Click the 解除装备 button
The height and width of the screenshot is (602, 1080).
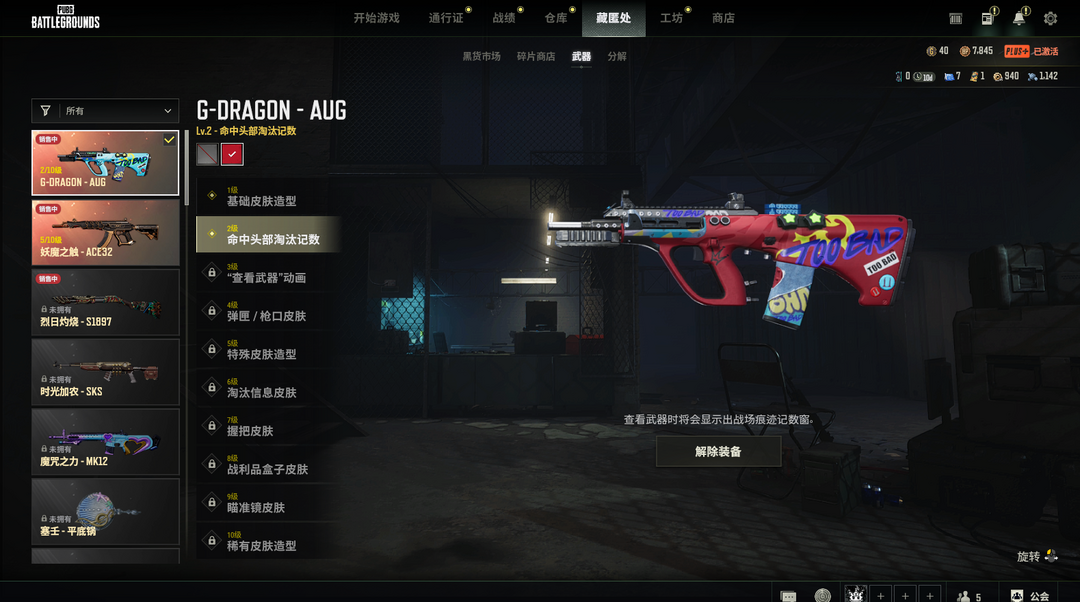click(718, 452)
